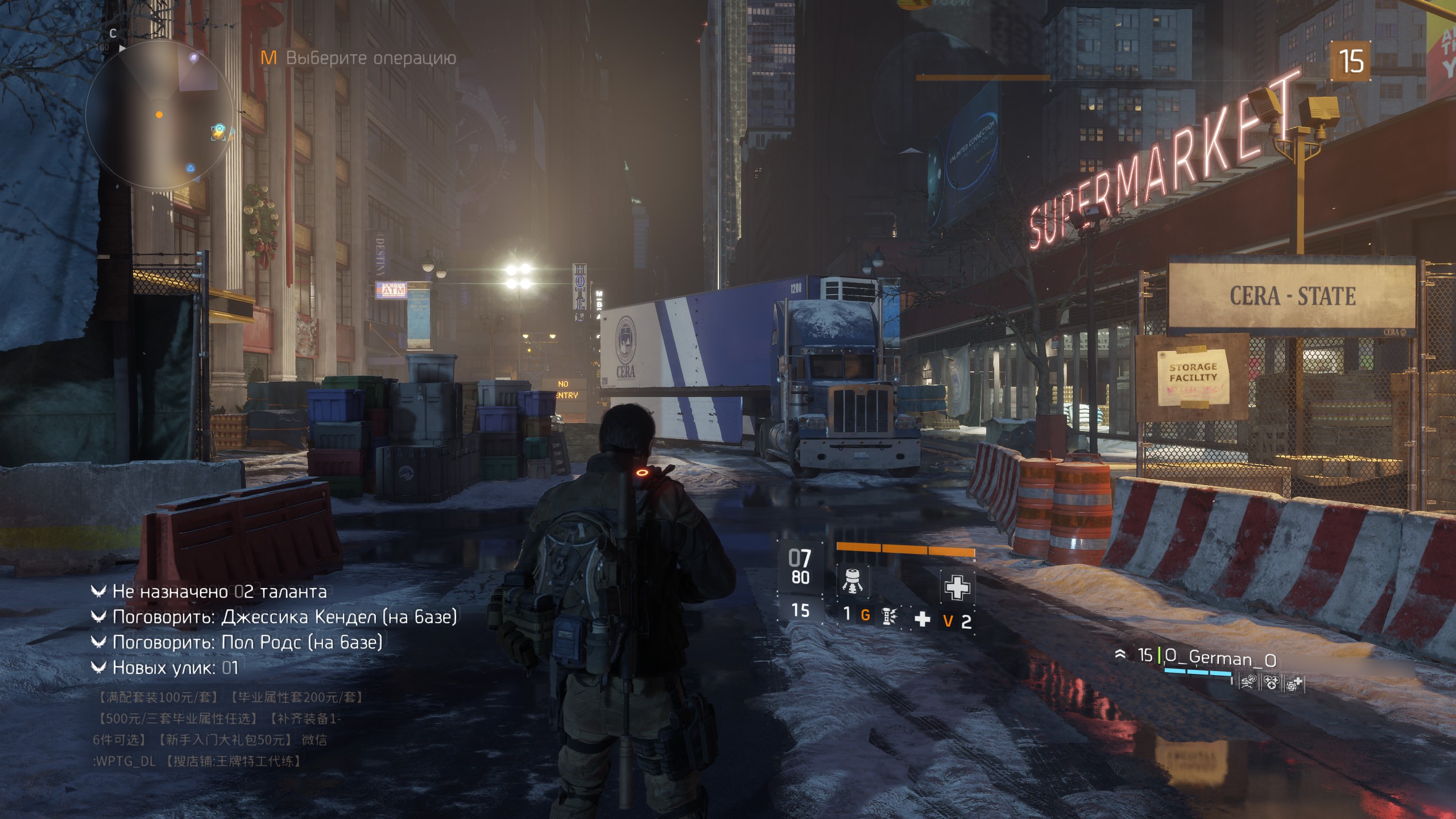Use the small medkit cross icon
Image resolution: width=1456 pixels, height=819 pixels.
[x=922, y=619]
